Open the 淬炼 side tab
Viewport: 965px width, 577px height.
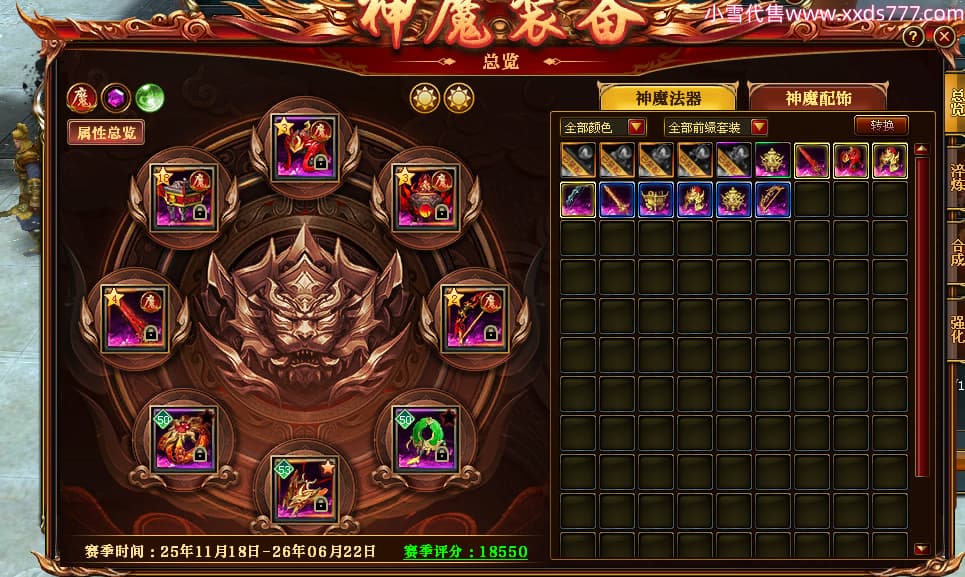click(x=956, y=175)
